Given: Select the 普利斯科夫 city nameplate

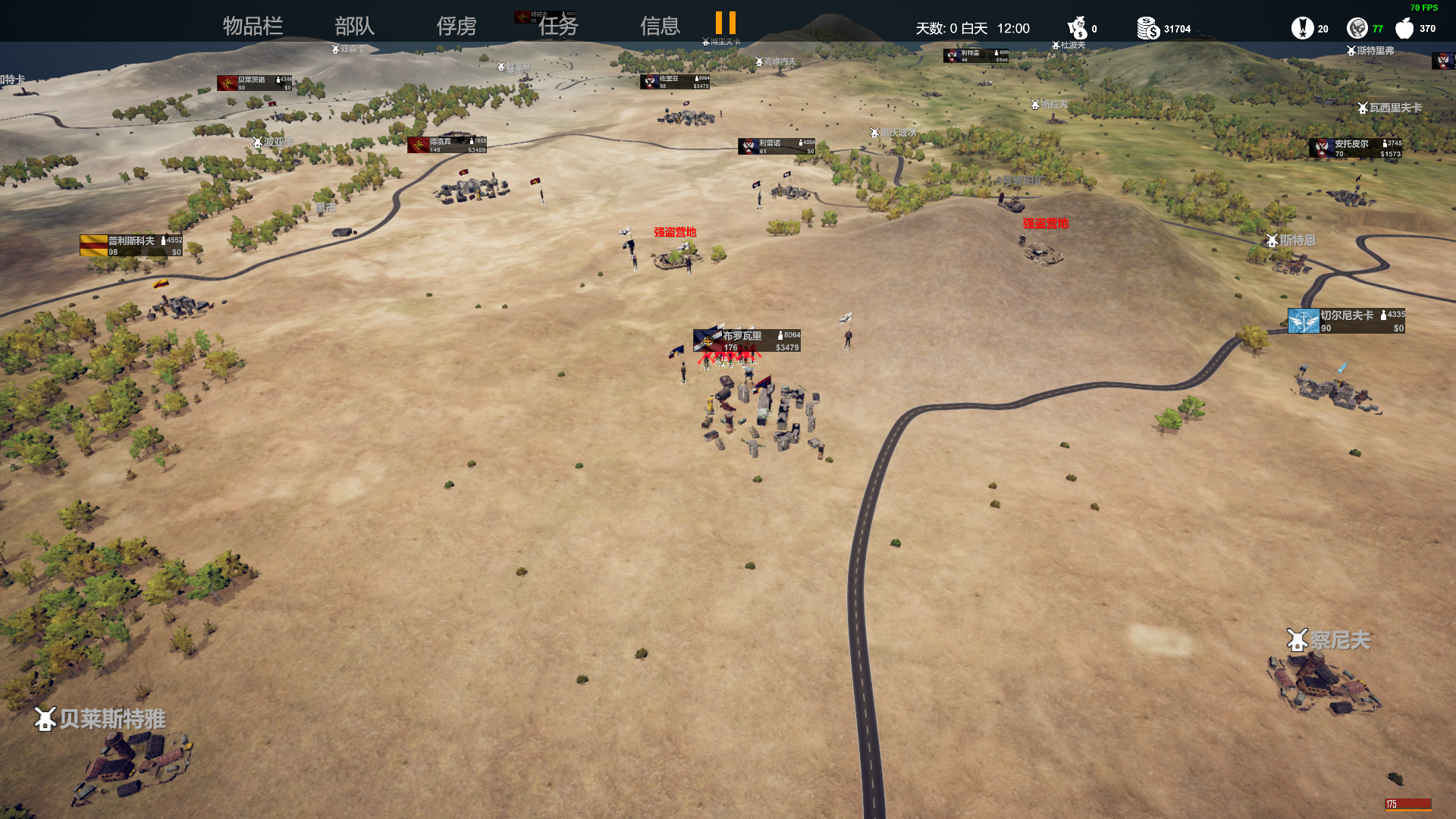Looking at the screenshot, I should click(131, 246).
